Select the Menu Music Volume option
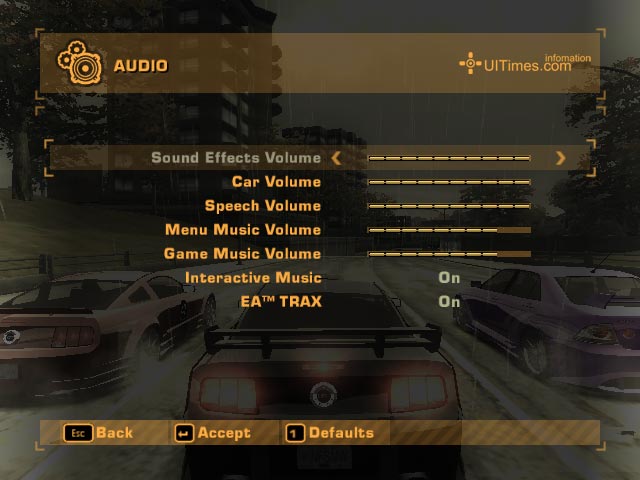Screen dimensions: 640x480 pos(243,230)
